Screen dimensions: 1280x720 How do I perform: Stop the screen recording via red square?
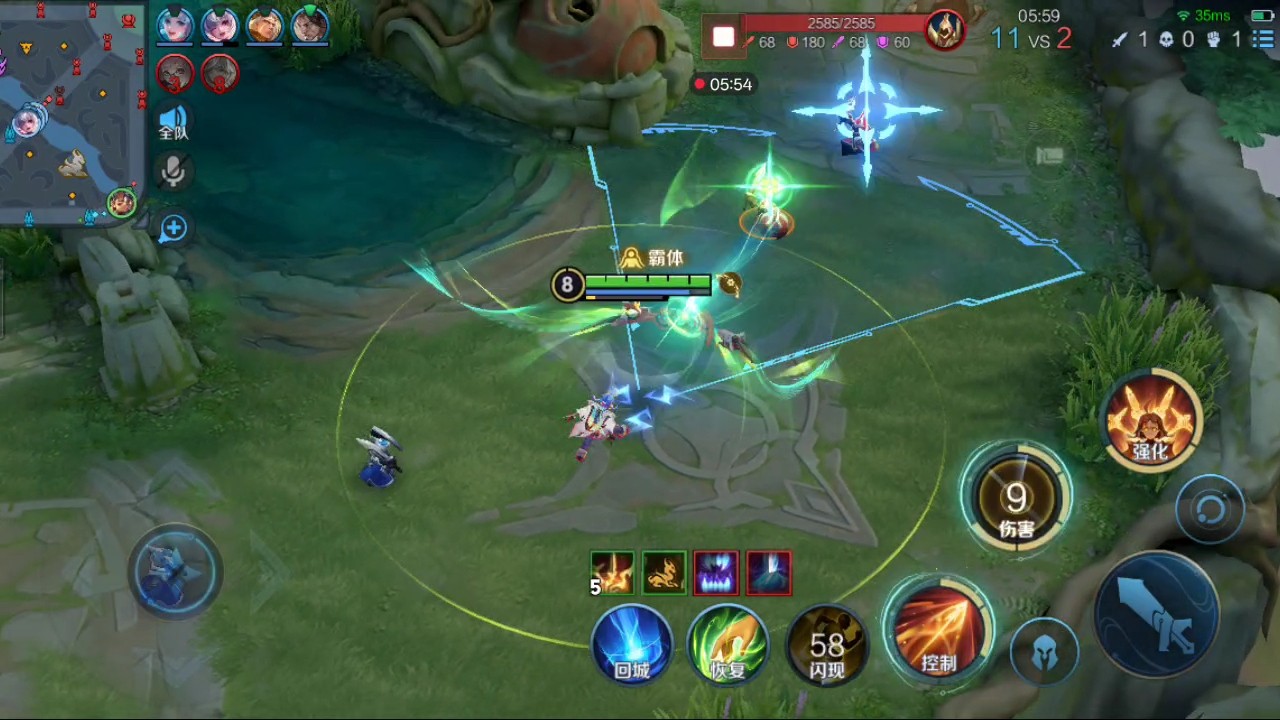723,38
